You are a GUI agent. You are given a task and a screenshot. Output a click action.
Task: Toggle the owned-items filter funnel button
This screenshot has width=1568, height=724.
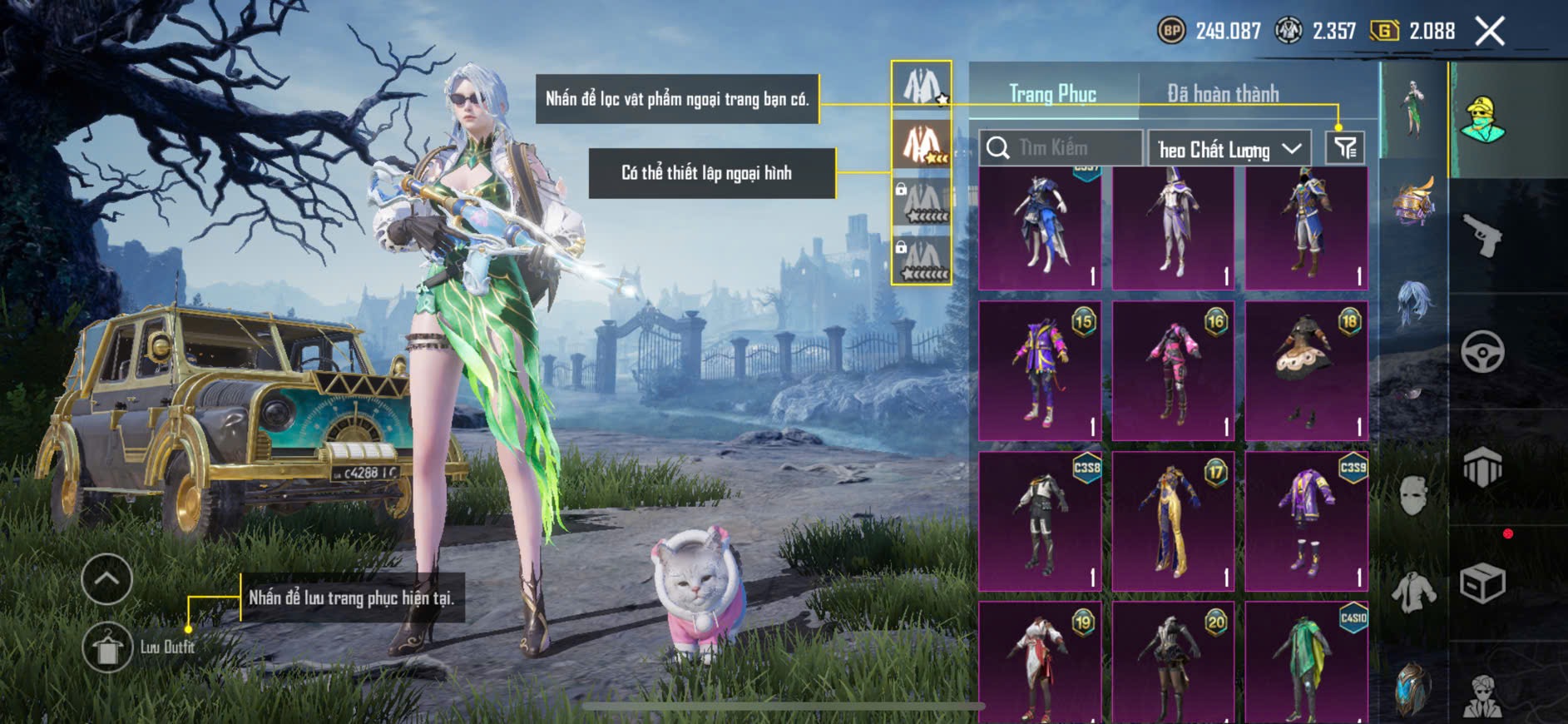point(1345,148)
